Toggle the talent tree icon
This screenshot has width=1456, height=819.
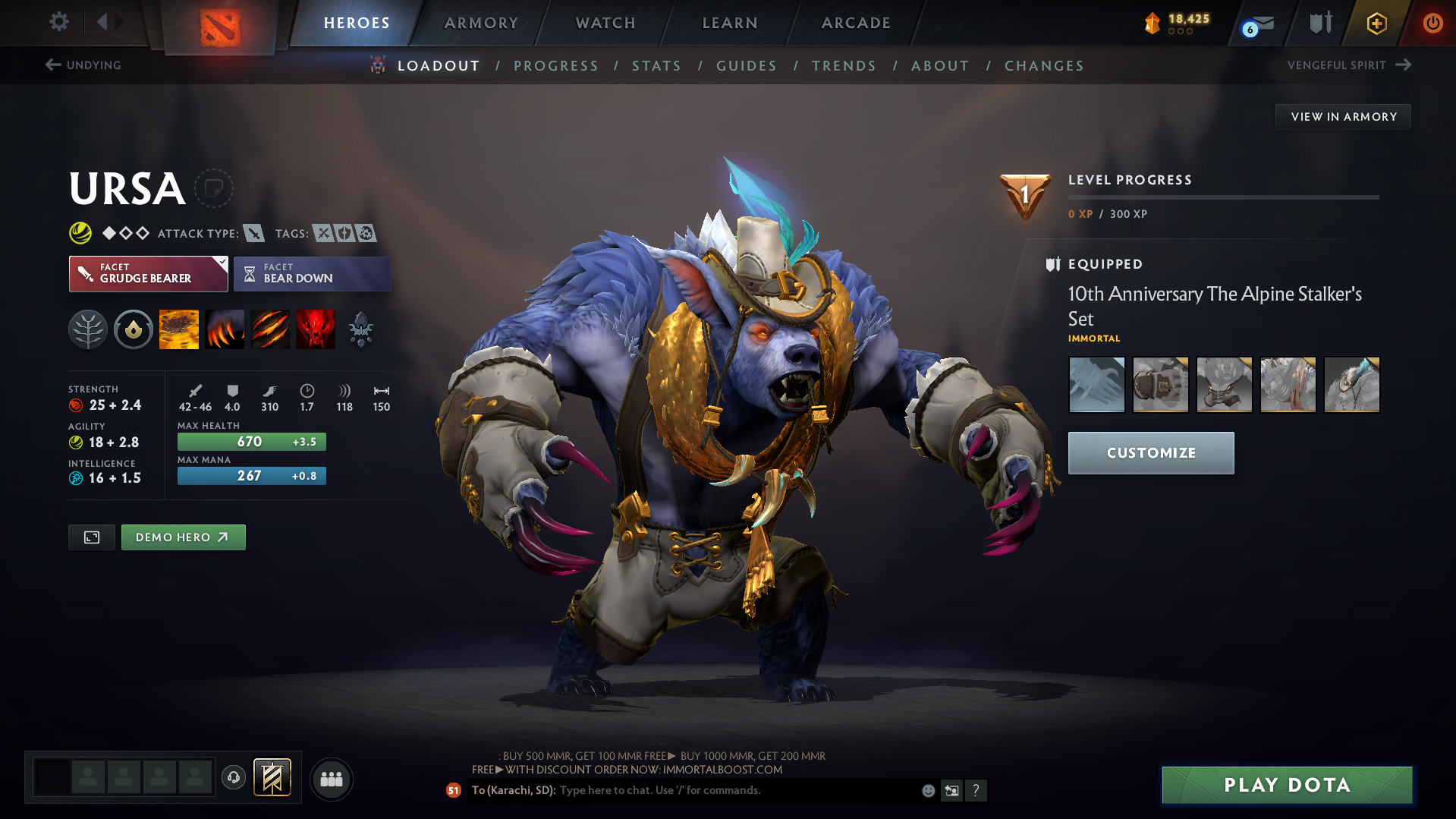[x=88, y=329]
